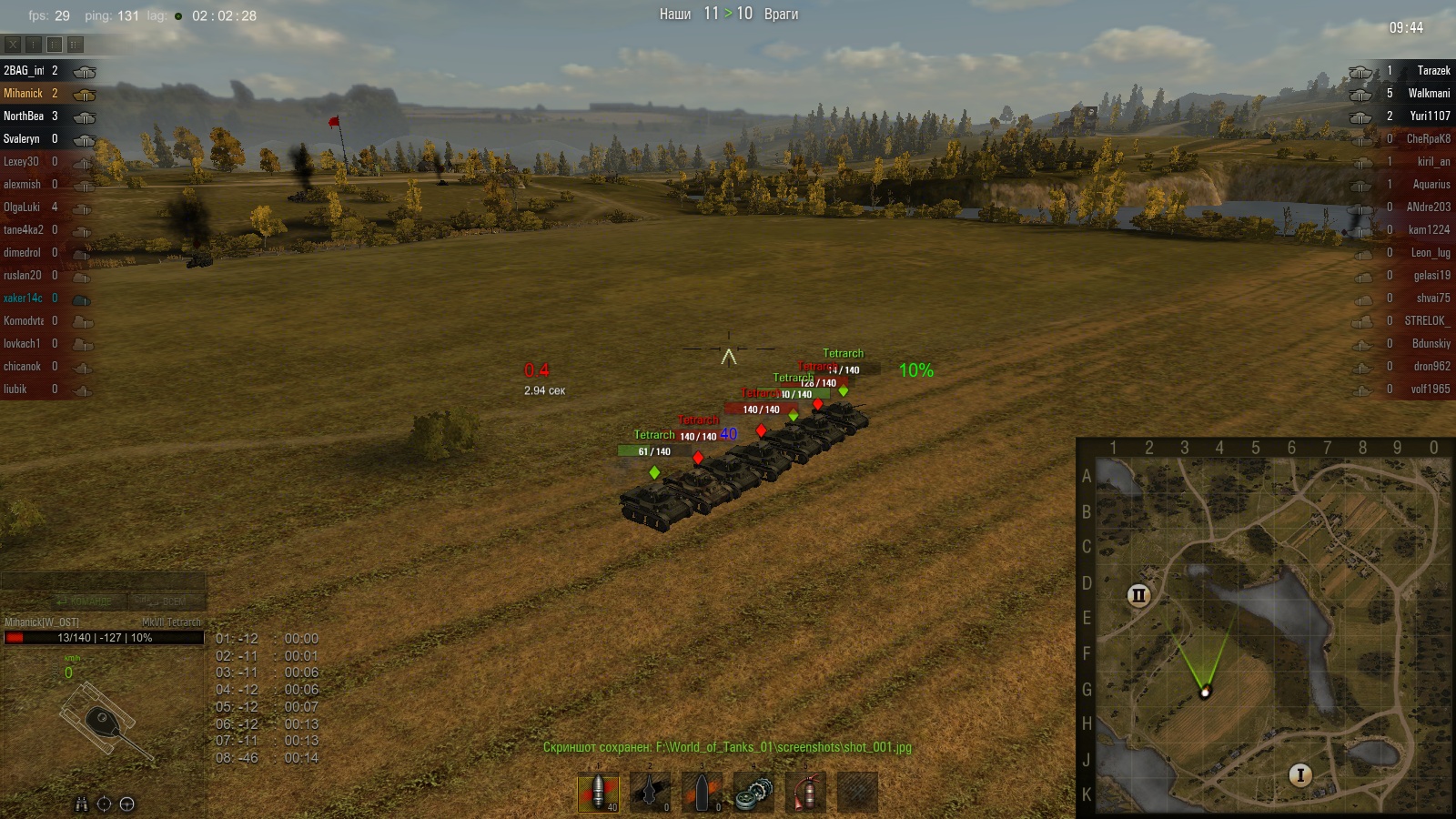Select enemy Walkmani in the enemy list
This screenshot has width=1456, height=819.
tap(1429, 94)
